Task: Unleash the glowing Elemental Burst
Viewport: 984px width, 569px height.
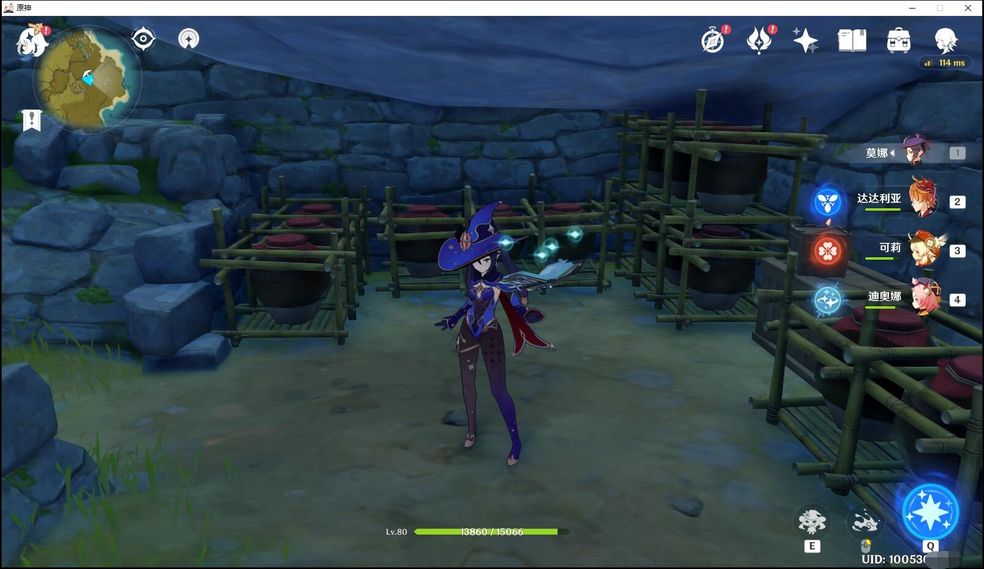Action: [x=930, y=512]
